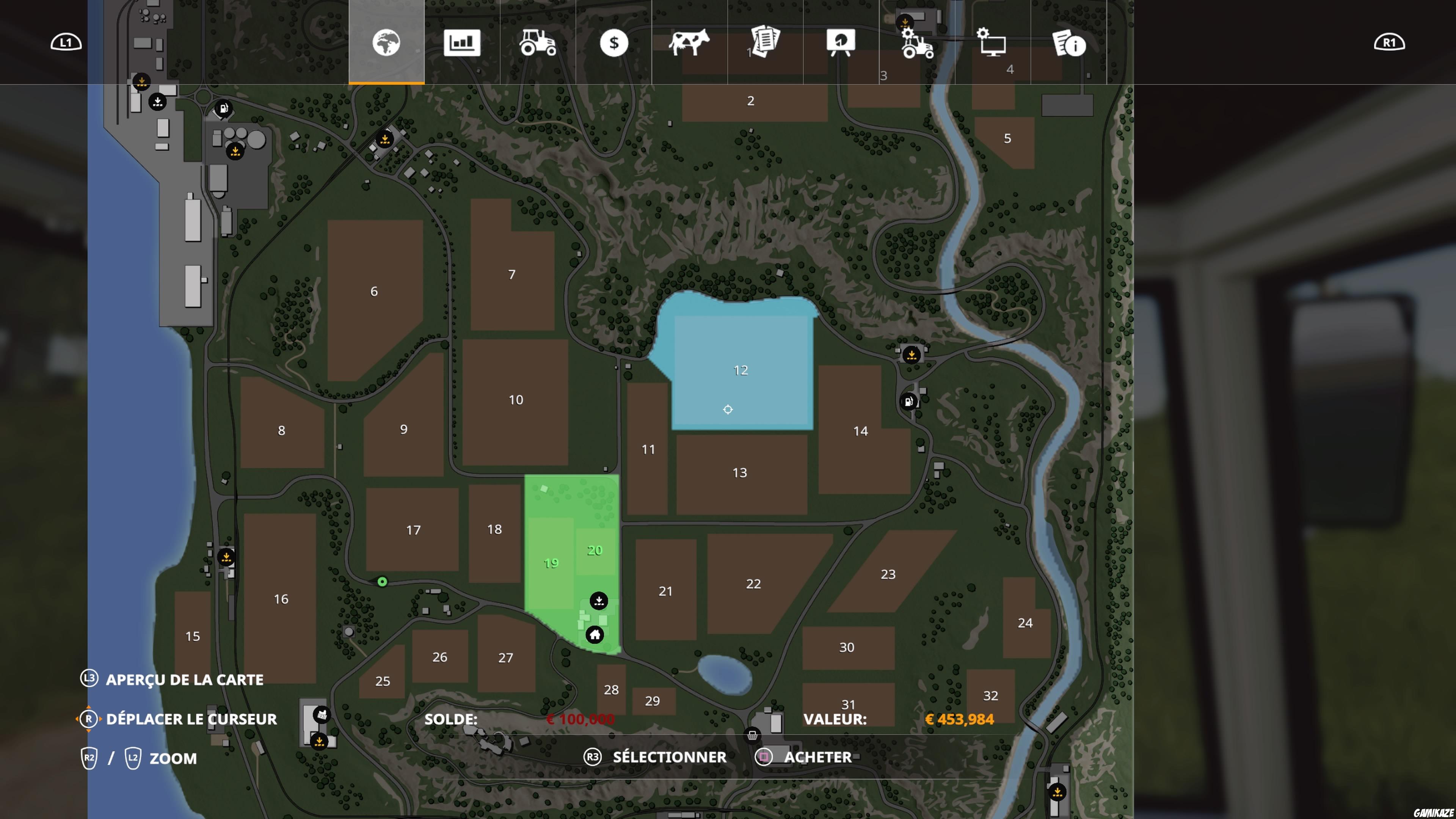Open game settings monitor icon

tap(993, 44)
